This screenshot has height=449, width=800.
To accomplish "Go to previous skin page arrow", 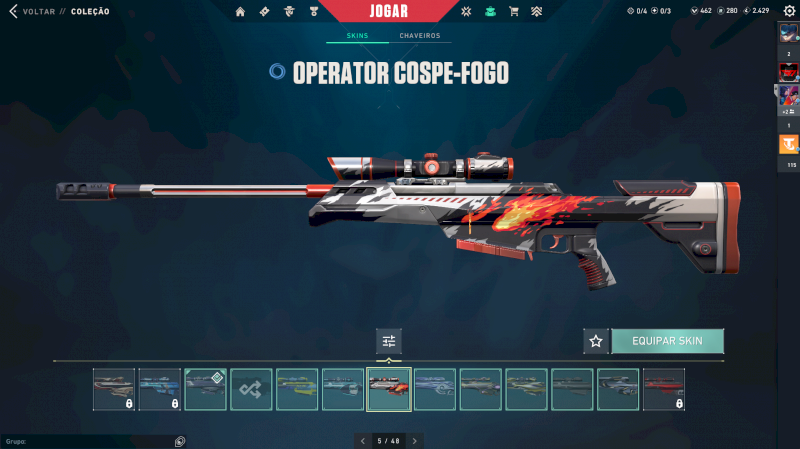I will (363, 440).
